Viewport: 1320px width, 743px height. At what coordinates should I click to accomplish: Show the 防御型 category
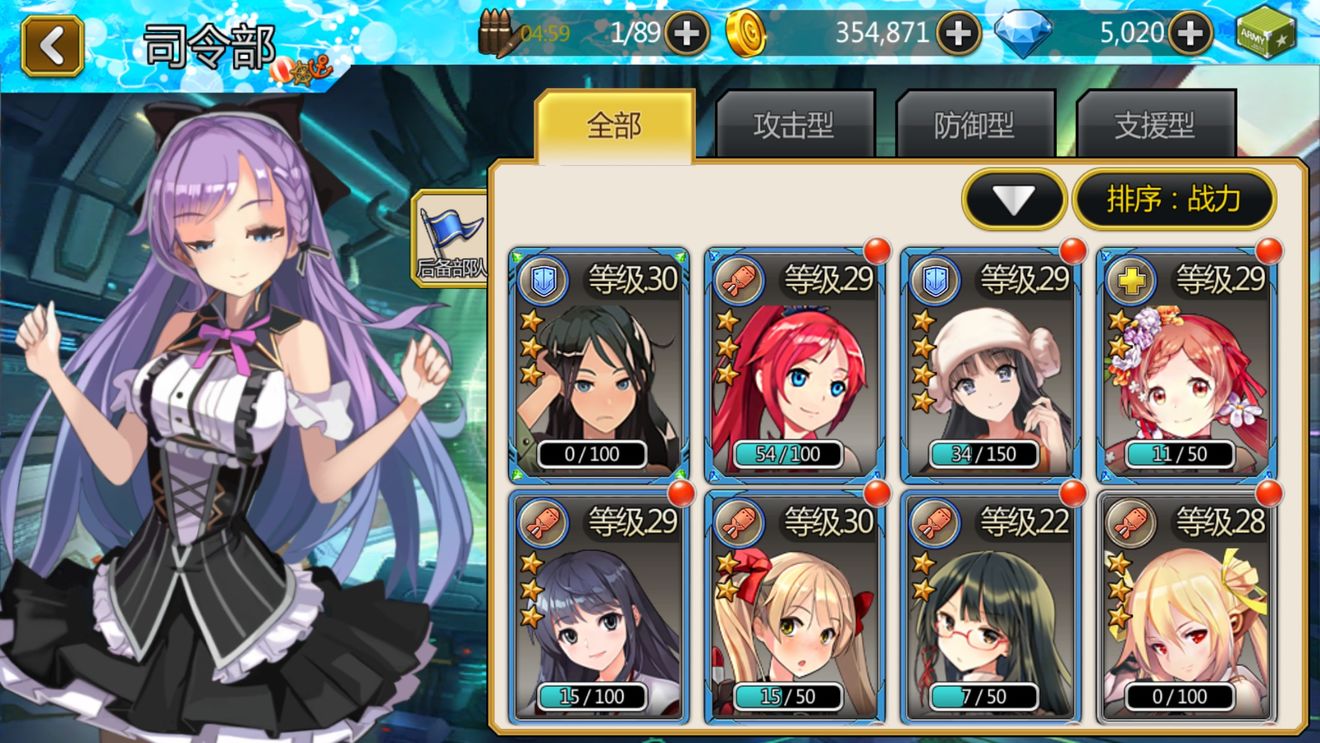click(x=974, y=126)
